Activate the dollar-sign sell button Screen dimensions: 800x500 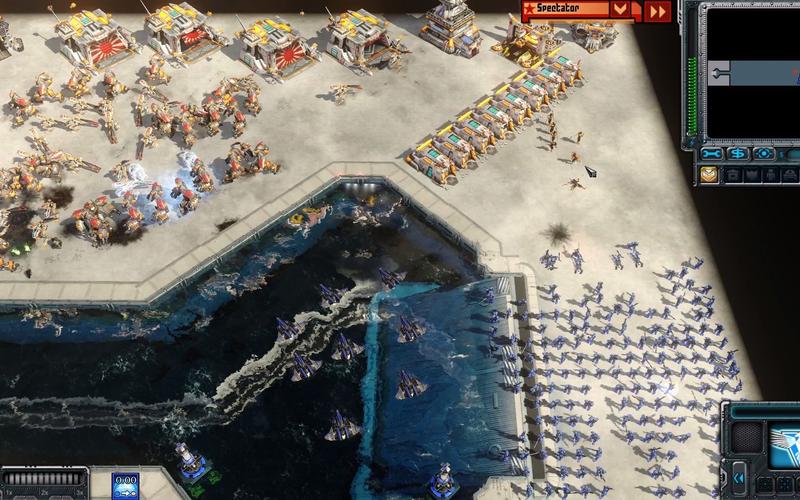pos(739,154)
